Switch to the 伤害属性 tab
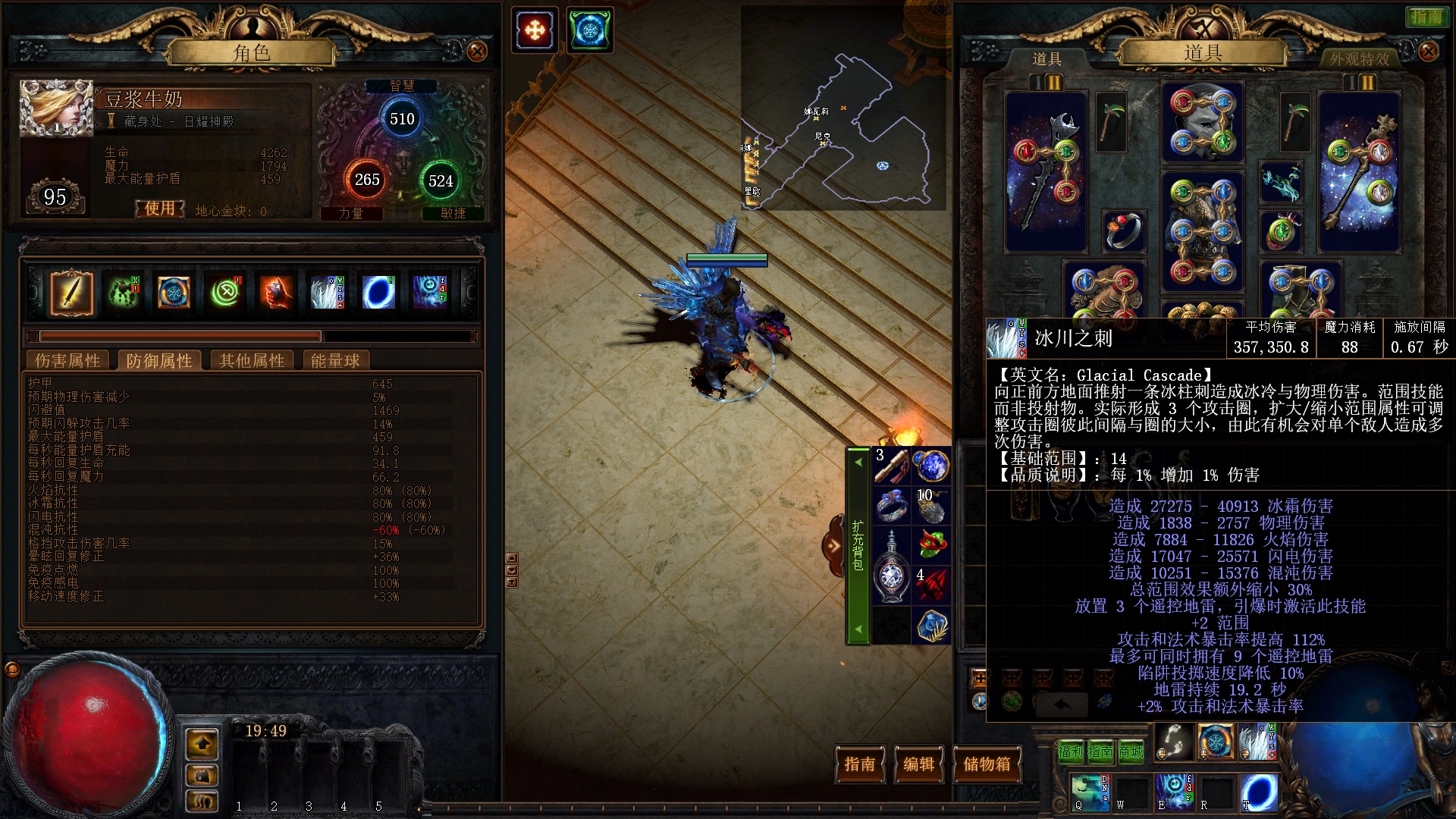The height and width of the screenshot is (819, 1456). pos(67,361)
